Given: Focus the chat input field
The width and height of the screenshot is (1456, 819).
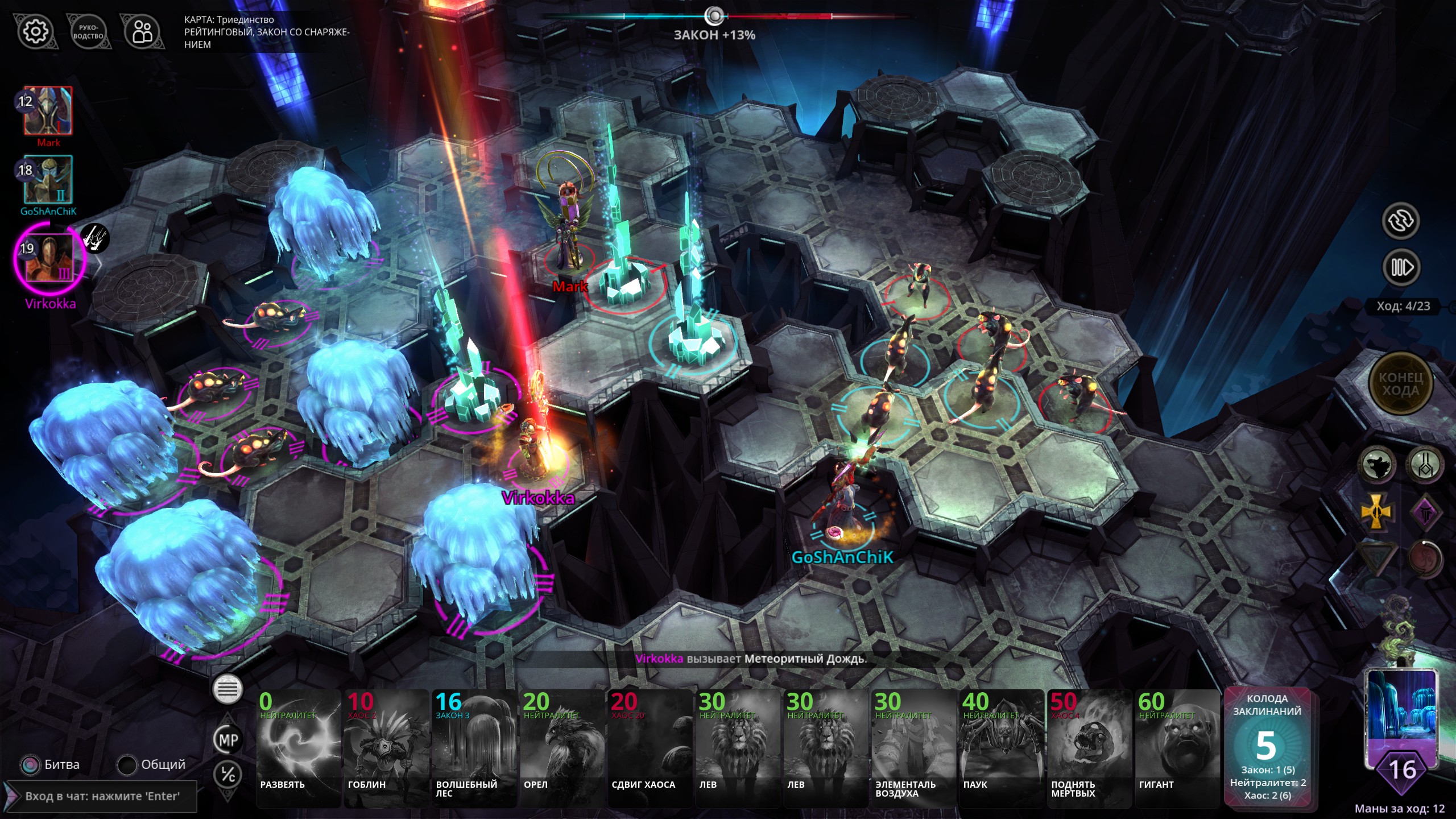Looking at the screenshot, I should [102, 796].
